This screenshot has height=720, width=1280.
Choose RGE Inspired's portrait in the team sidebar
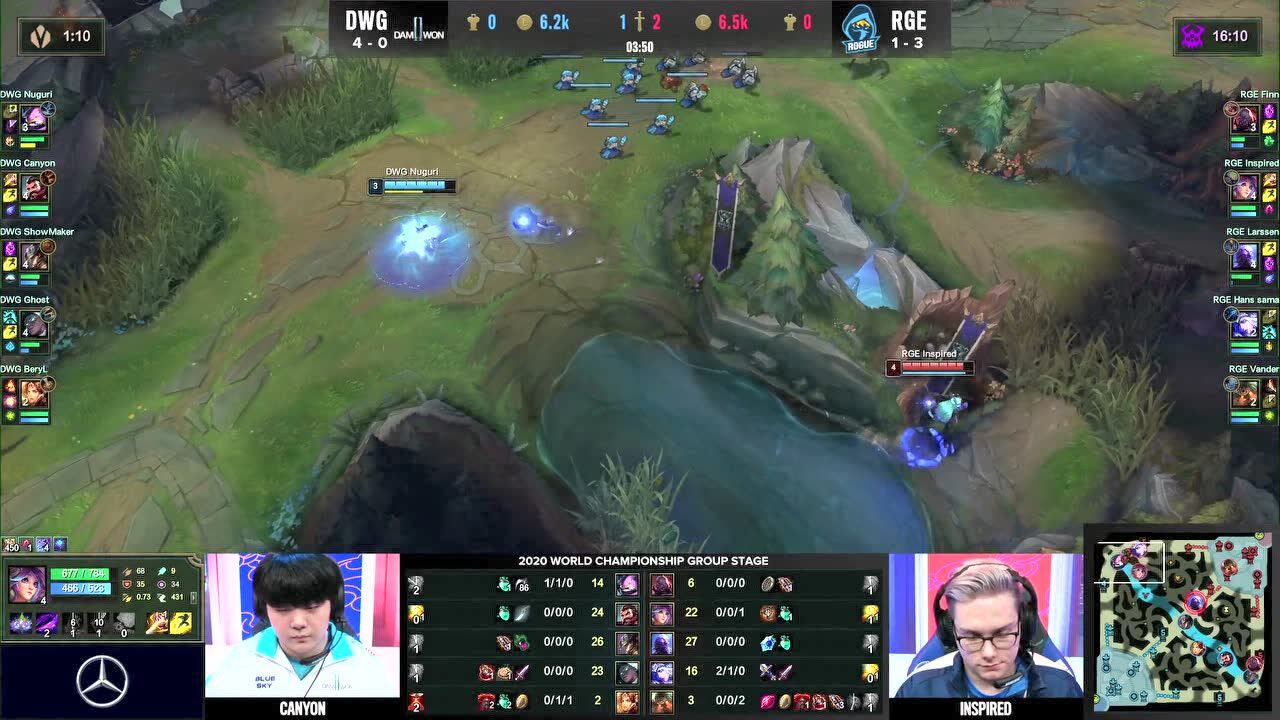(x=1245, y=189)
